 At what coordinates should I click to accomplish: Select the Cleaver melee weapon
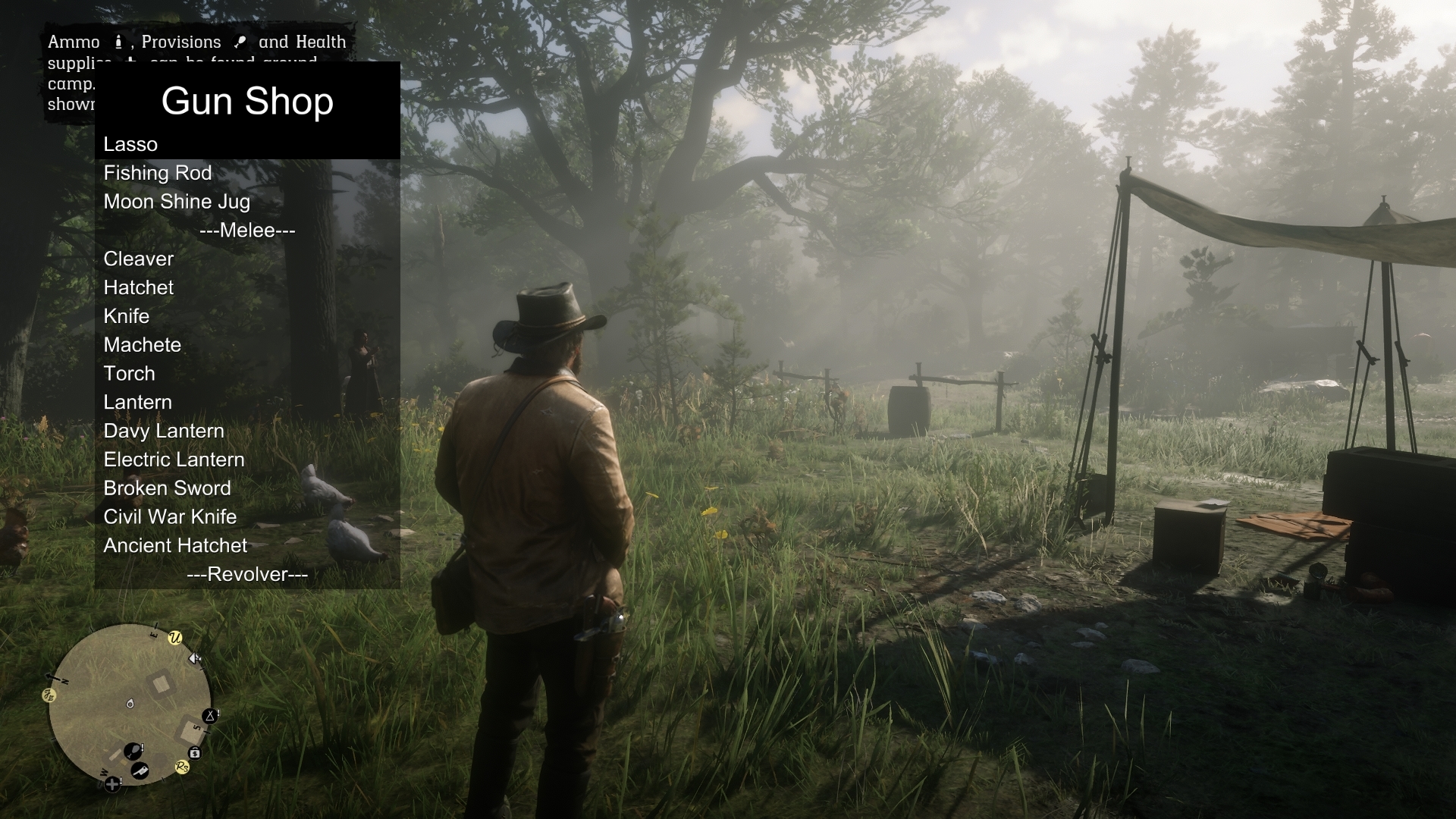pos(139,259)
